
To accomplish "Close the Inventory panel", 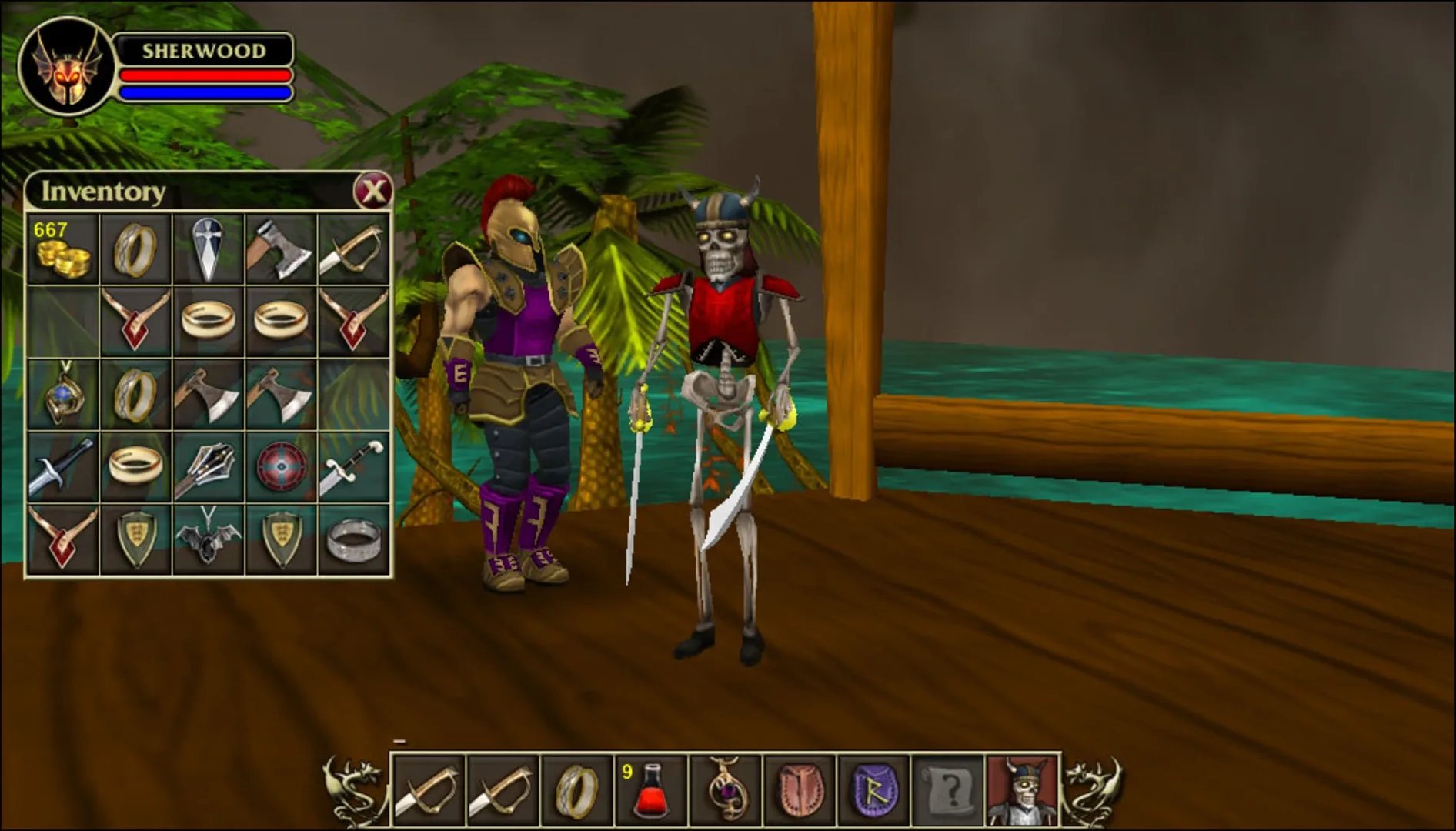I will (375, 191).
